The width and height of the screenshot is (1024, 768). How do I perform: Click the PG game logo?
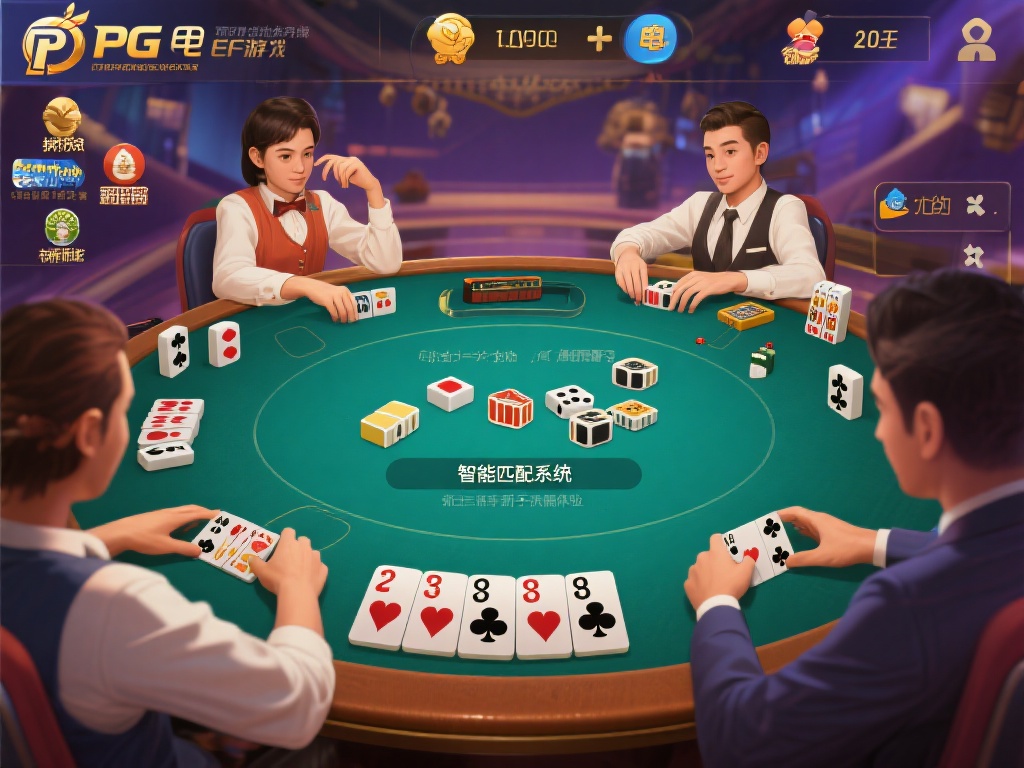click(x=55, y=40)
